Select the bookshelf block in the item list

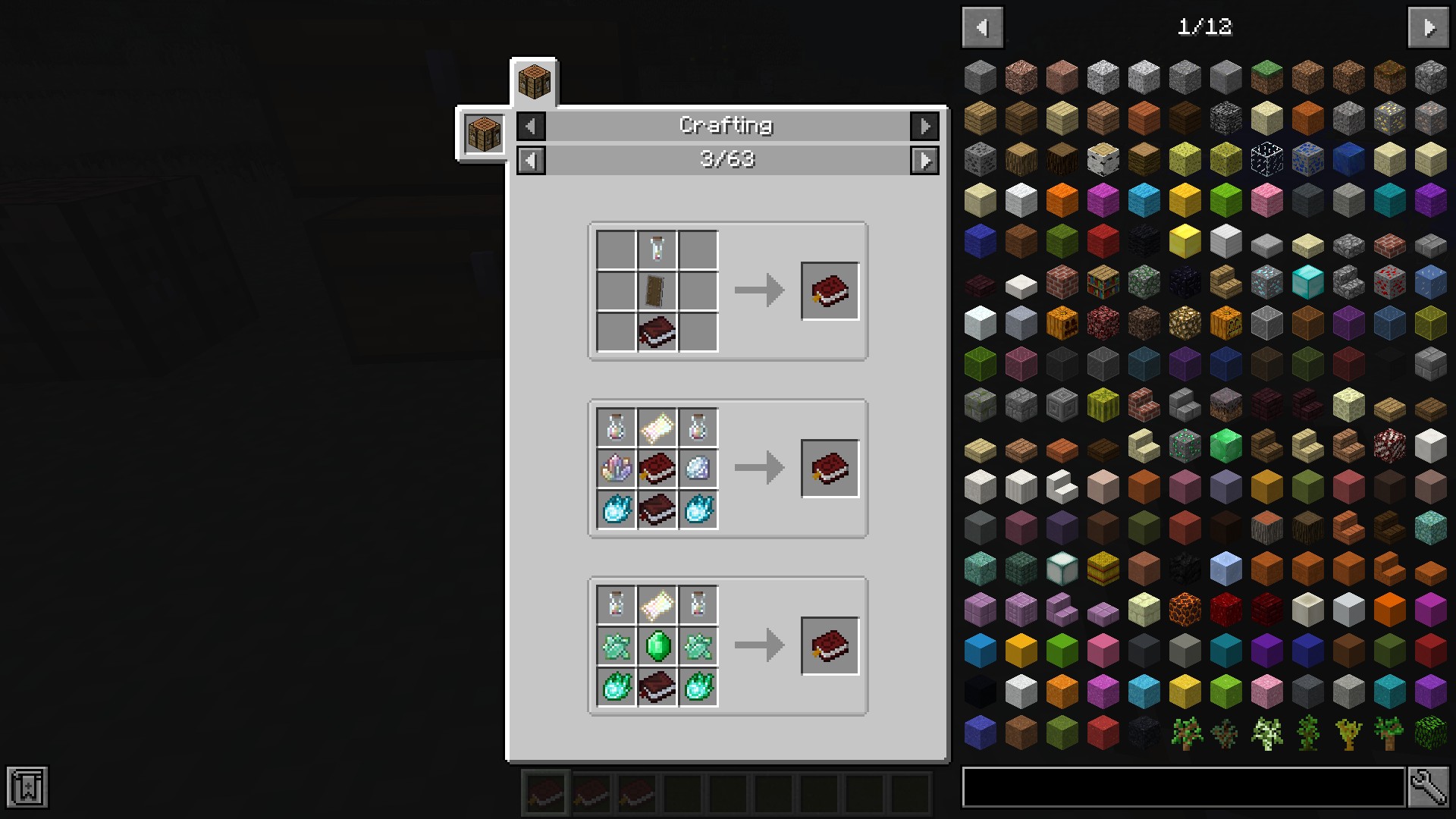[1103, 282]
